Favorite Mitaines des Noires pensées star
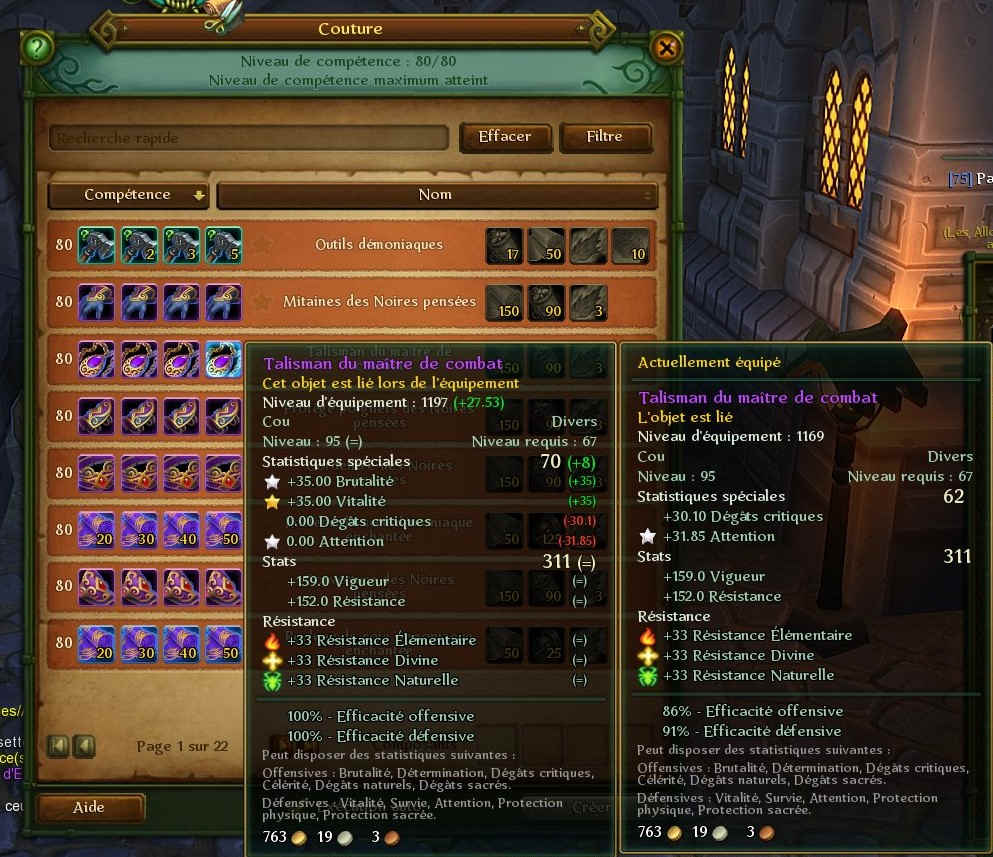The height and width of the screenshot is (857, 993). click(x=263, y=302)
